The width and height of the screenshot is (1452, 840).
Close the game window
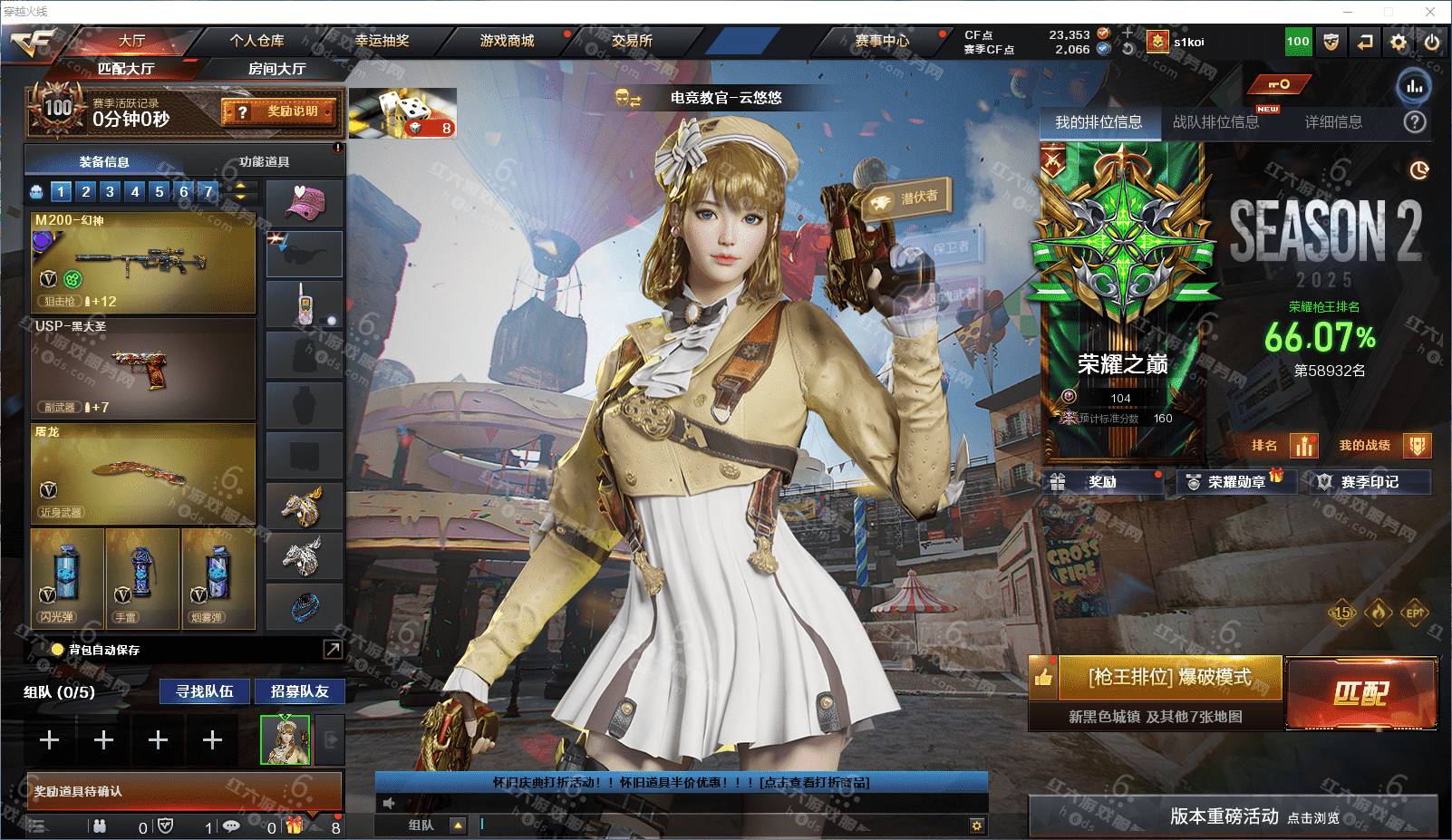1431,12
